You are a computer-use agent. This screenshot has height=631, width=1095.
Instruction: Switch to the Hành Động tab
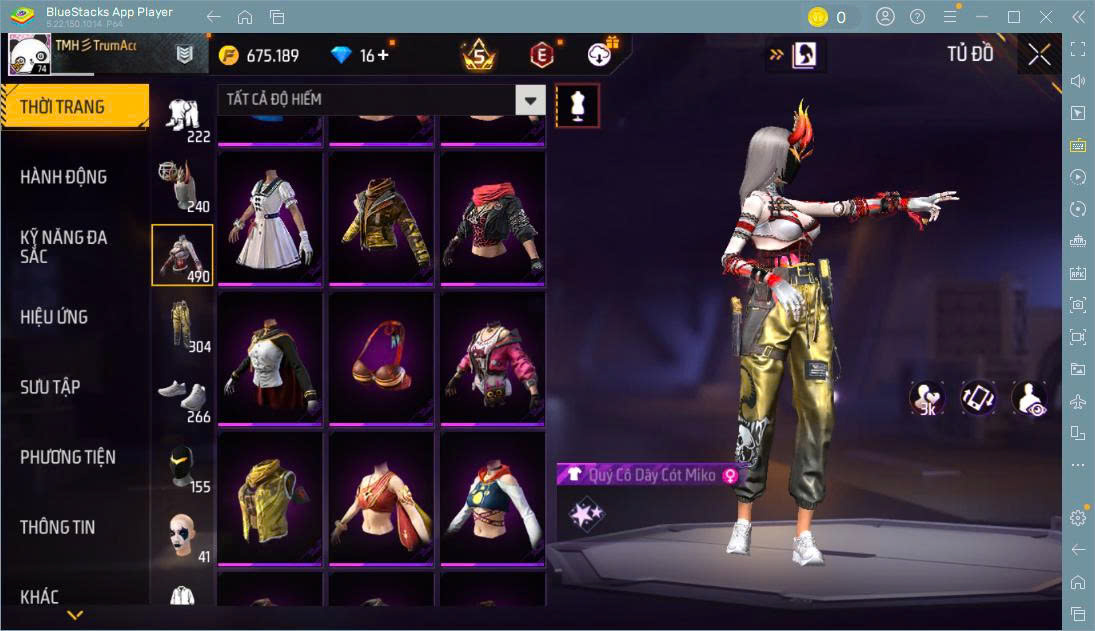64,177
